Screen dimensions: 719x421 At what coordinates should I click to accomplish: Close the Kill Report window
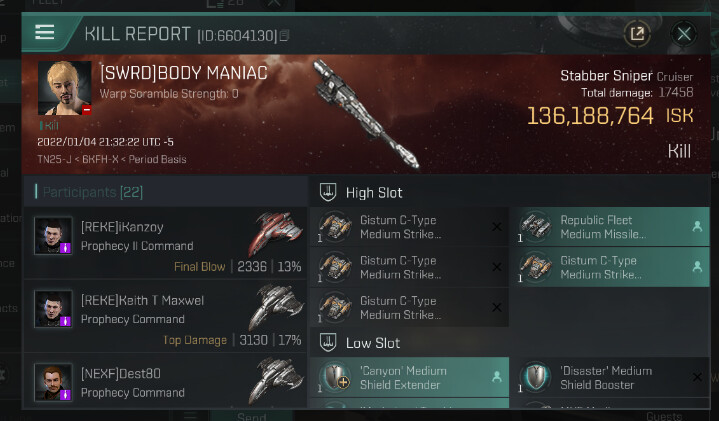click(684, 34)
